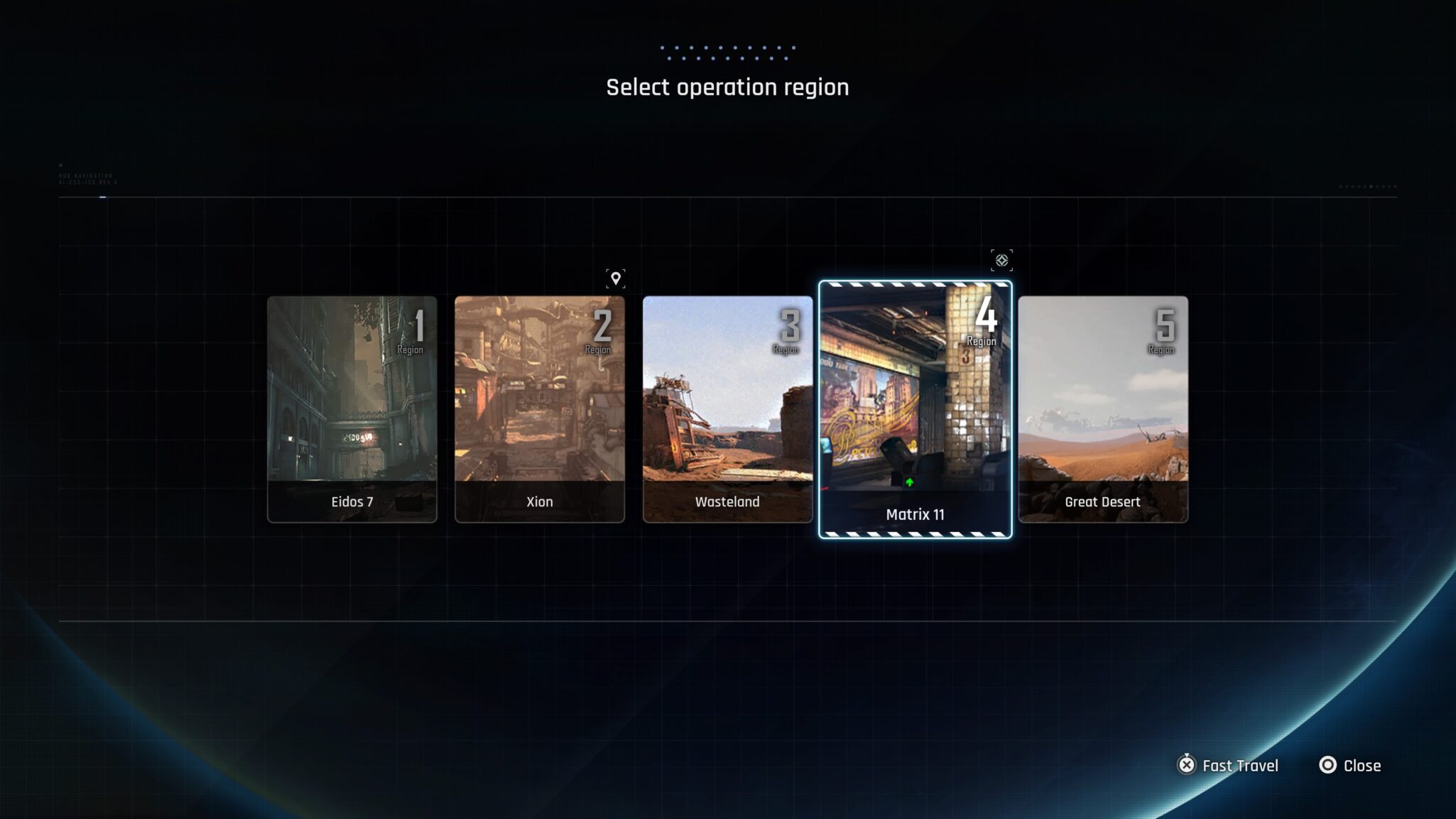This screenshot has width=1456, height=819.
Task: Select the highlighted Matrix 11 region
Action: pos(915,410)
